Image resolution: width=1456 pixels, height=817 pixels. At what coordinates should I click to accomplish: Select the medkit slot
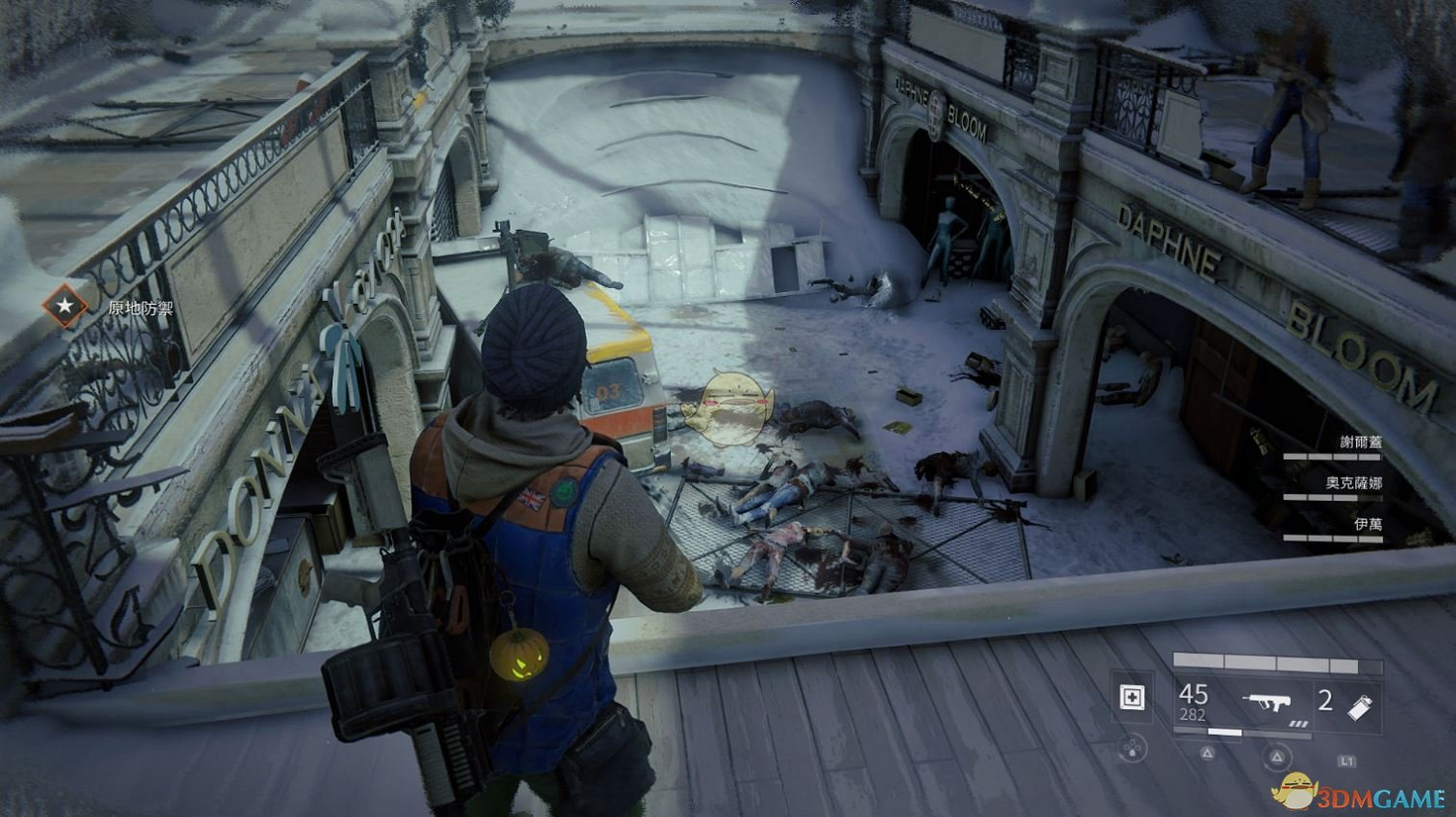[1133, 698]
